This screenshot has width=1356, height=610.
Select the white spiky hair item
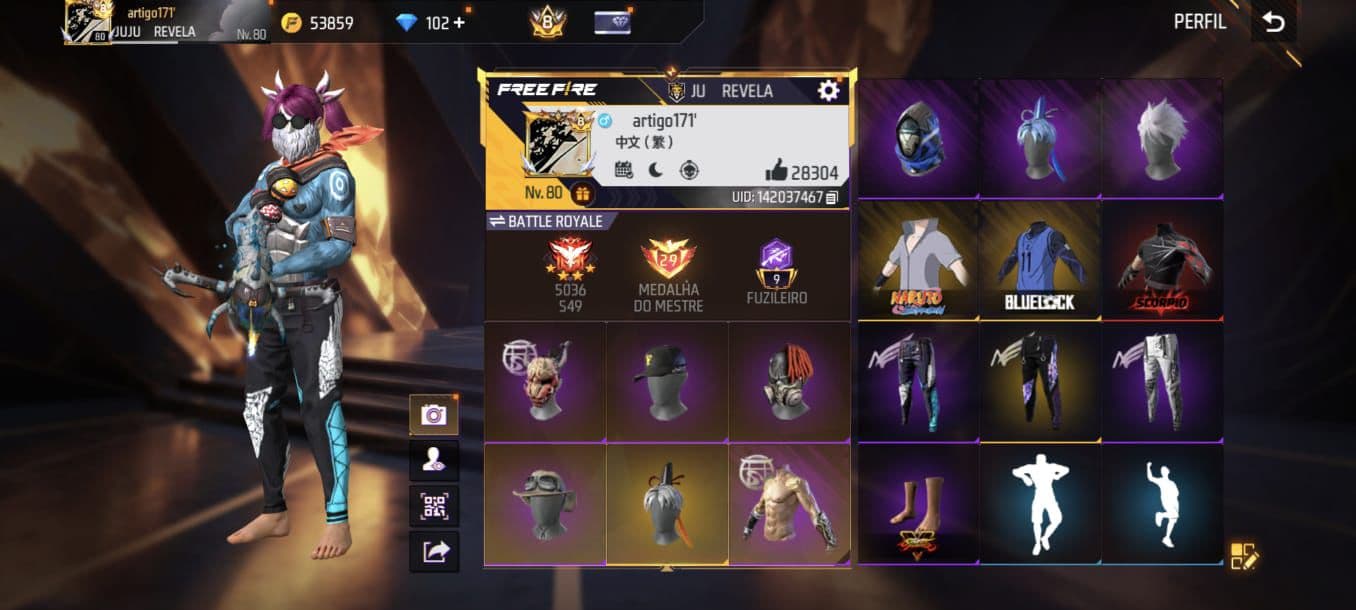pyautogui.click(x=1162, y=138)
